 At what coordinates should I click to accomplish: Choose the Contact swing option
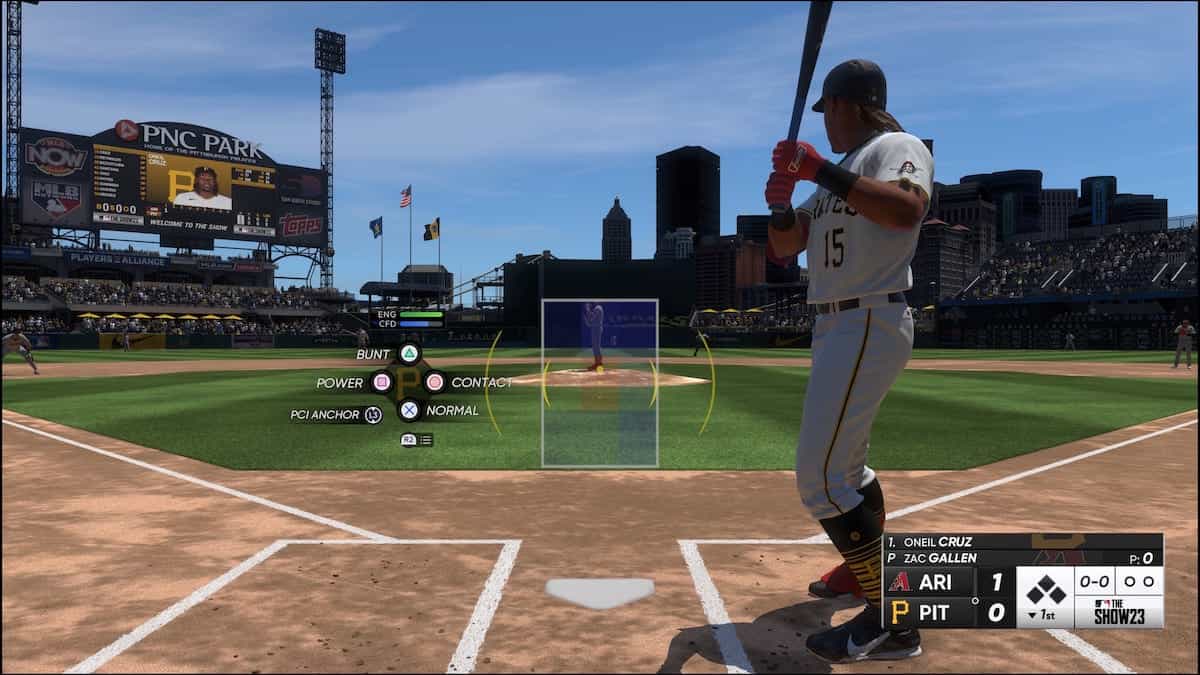point(435,382)
